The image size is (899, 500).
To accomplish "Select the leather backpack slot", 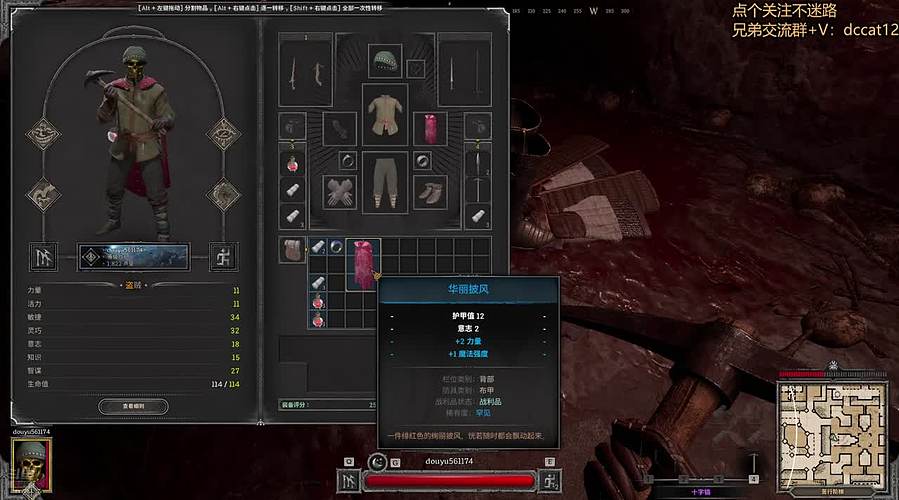I will 292,250.
